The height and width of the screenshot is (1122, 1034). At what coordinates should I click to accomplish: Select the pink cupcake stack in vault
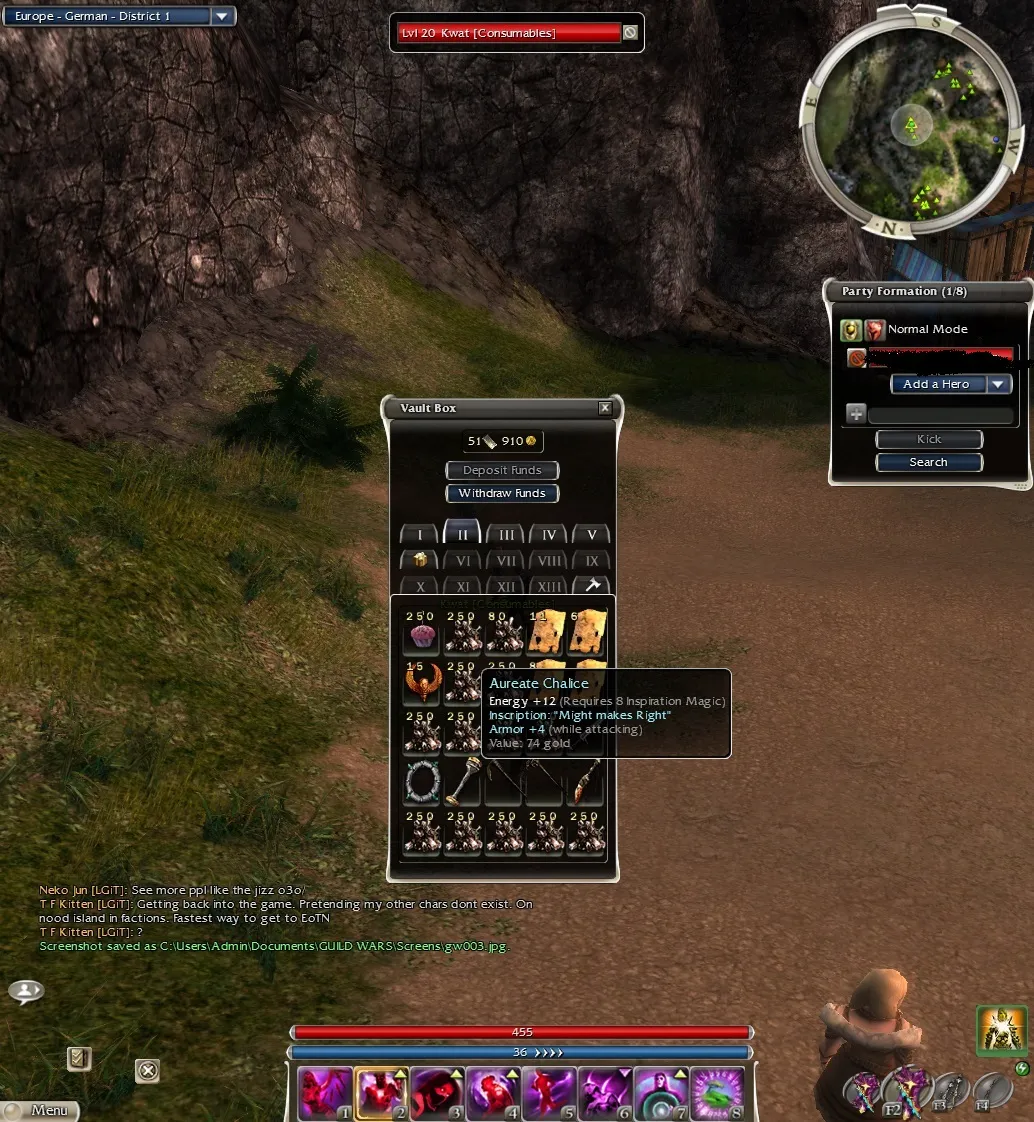[420, 633]
